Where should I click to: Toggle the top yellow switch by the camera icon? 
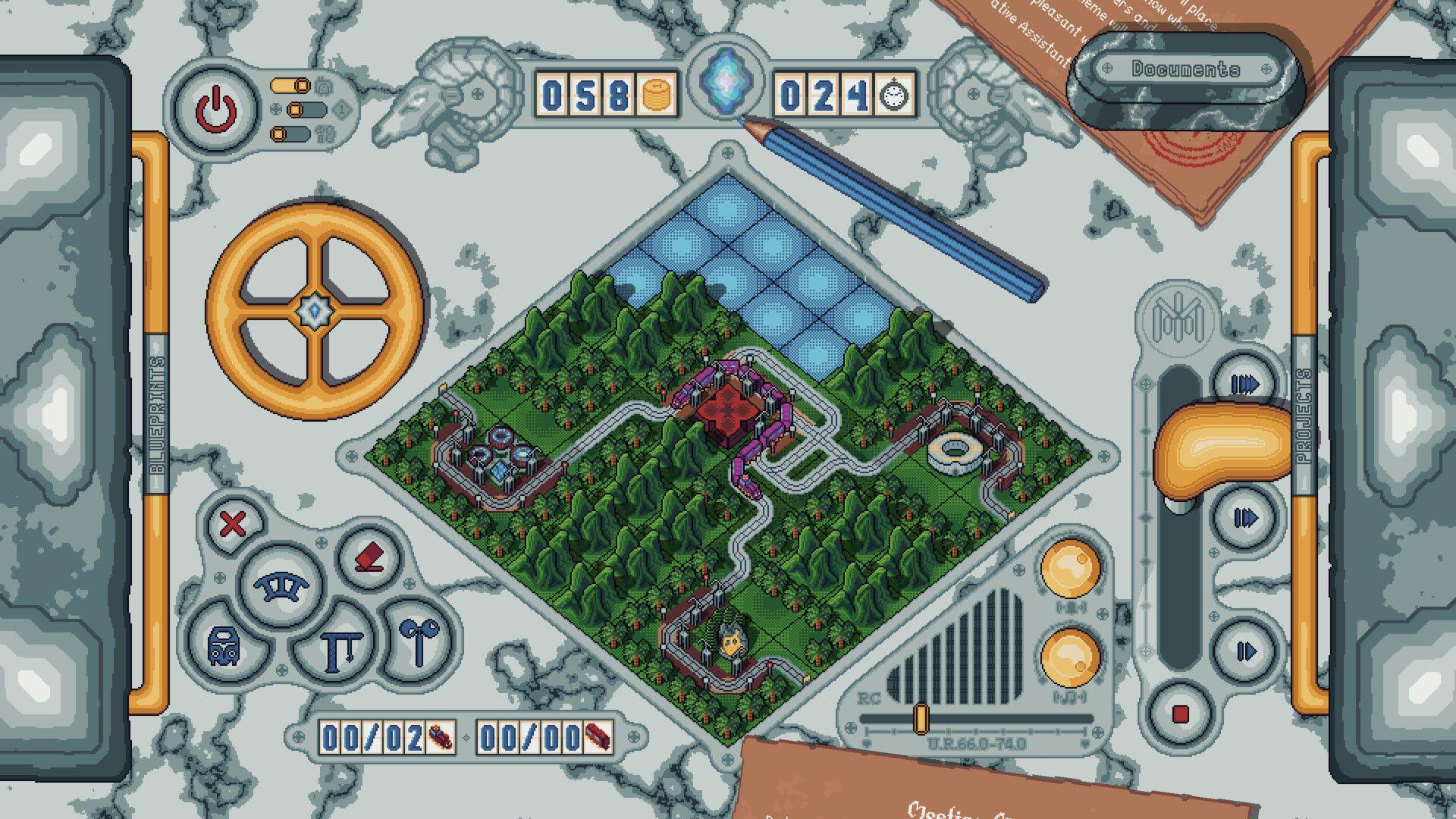tap(291, 85)
